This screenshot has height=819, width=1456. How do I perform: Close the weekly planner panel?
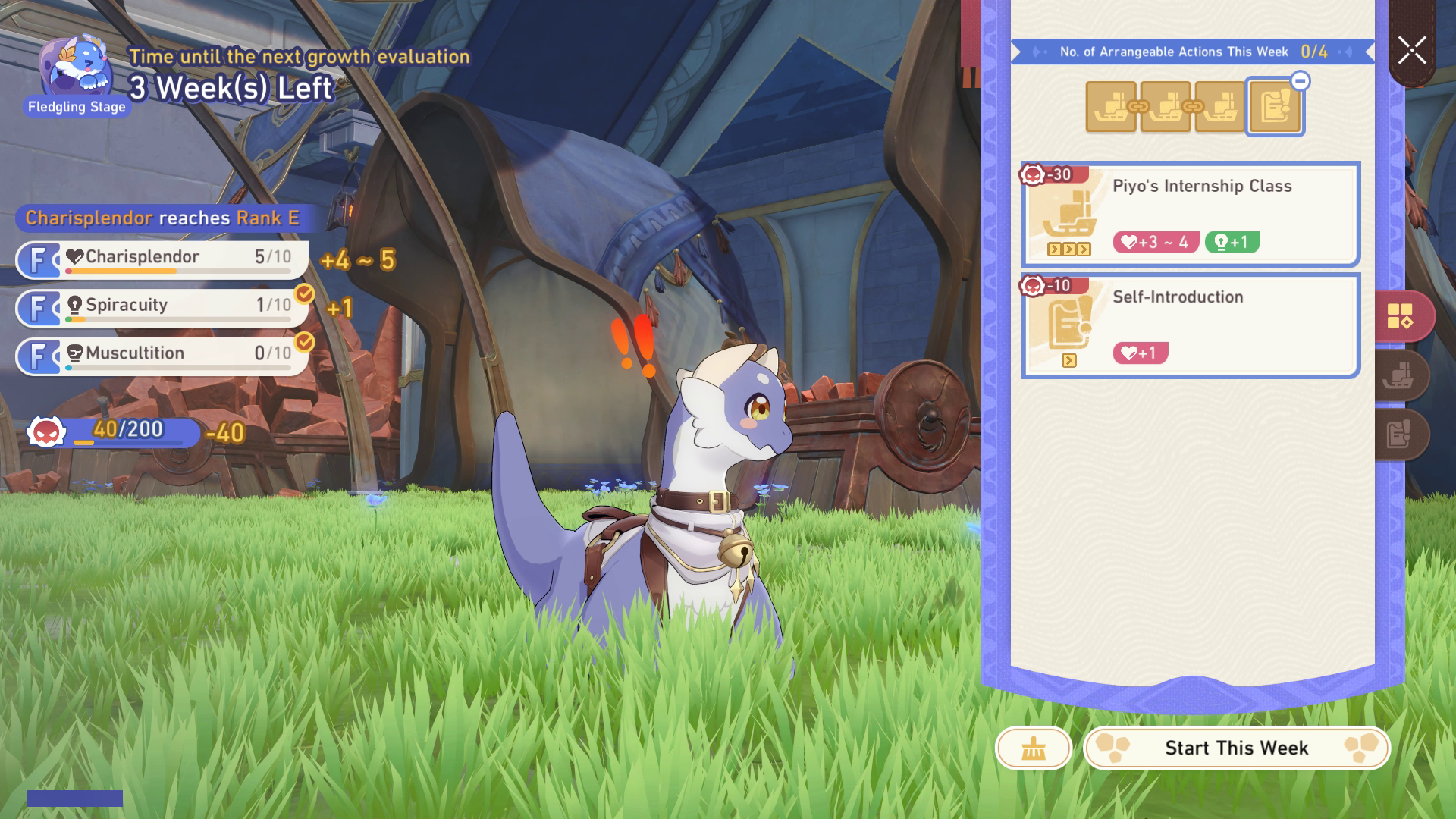1412,52
